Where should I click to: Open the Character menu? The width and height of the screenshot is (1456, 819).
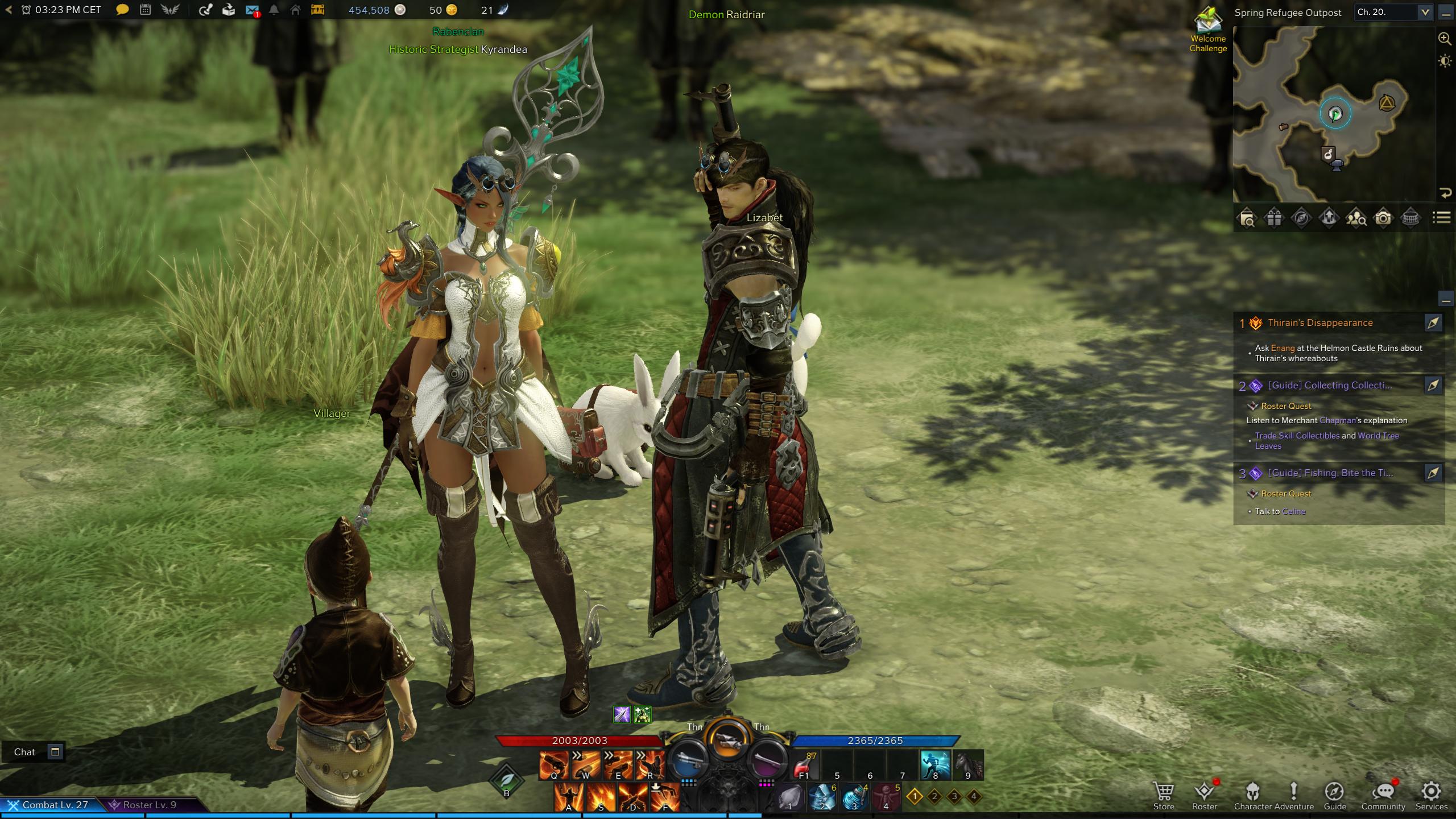coord(1252,795)
